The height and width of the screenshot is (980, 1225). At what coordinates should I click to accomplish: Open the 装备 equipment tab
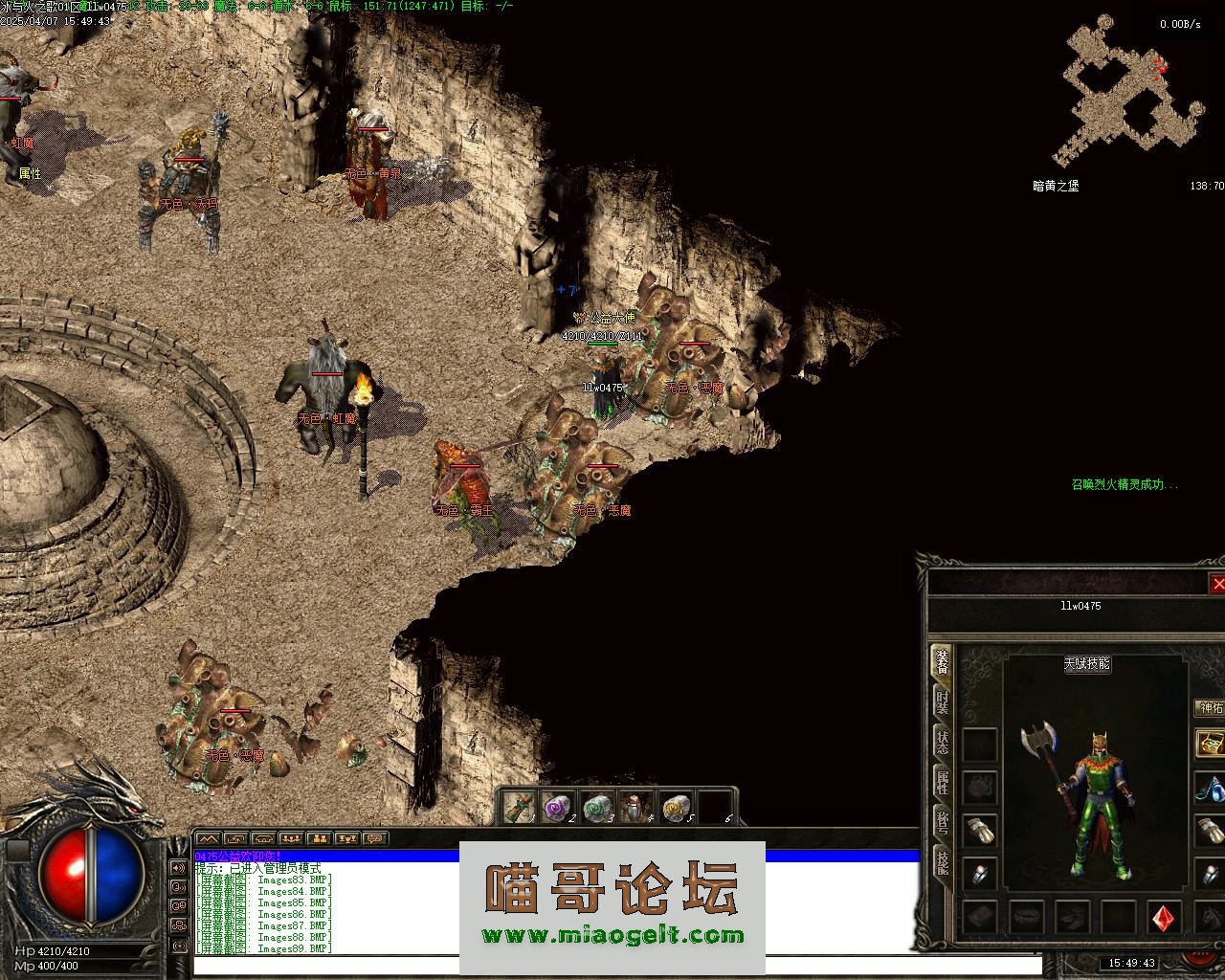pyautogui.click(x=943, y=662)
